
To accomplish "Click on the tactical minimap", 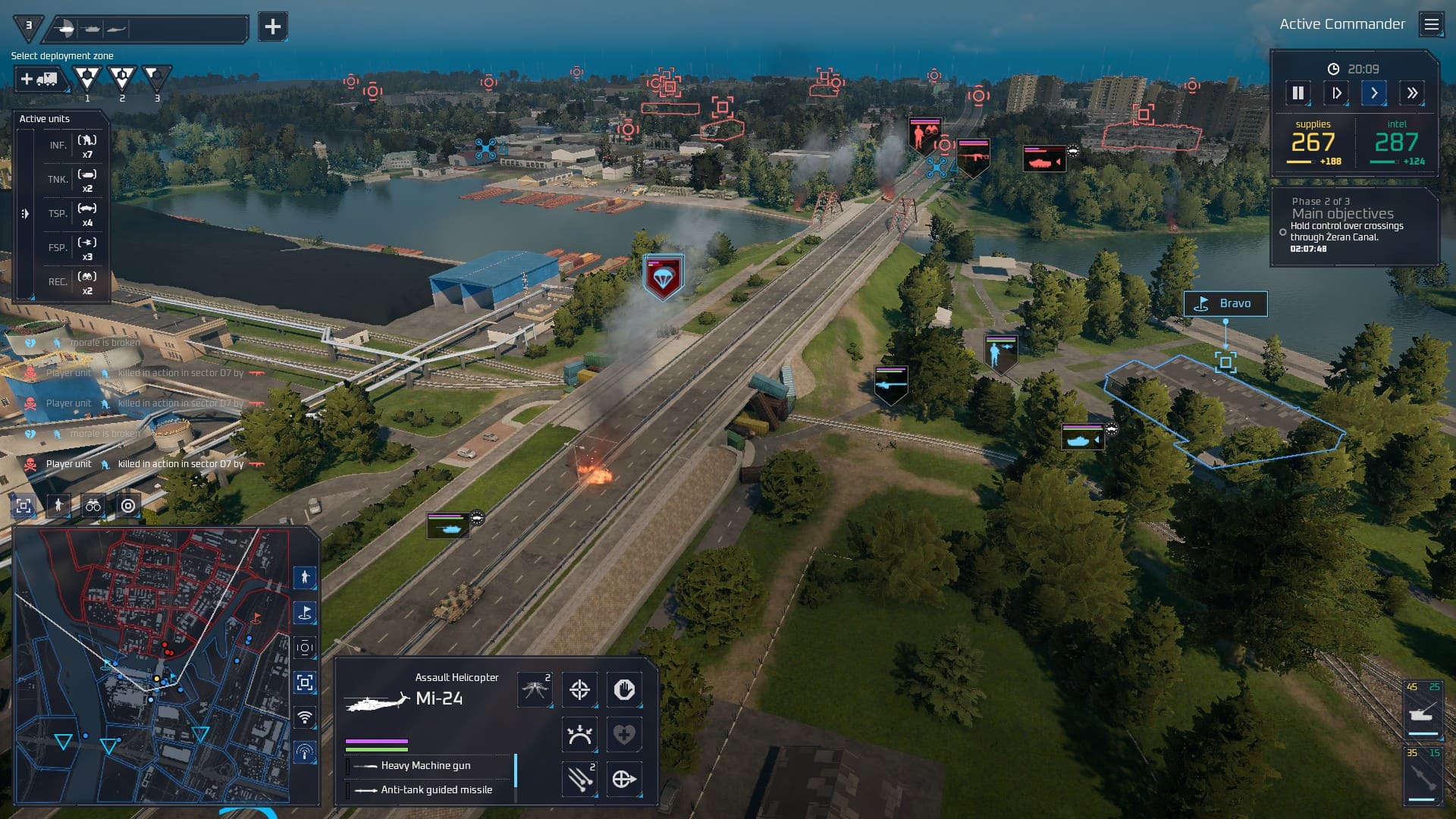I will [x=152, y=666].
